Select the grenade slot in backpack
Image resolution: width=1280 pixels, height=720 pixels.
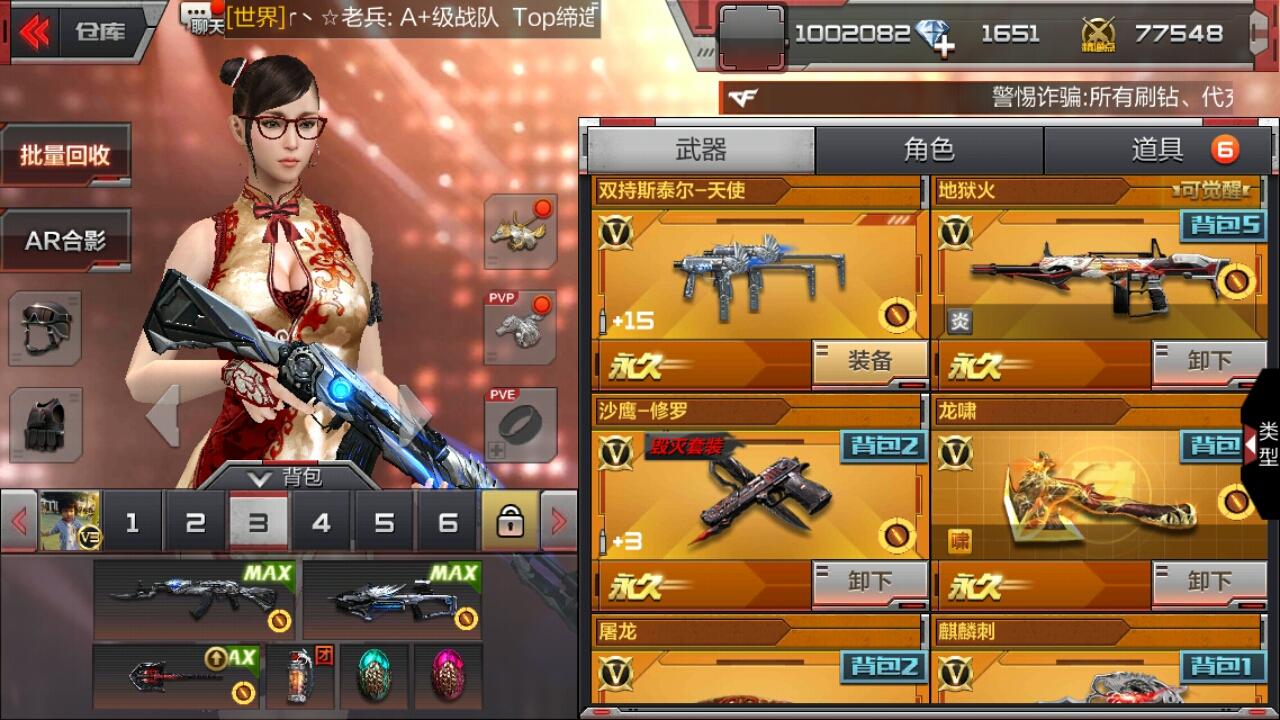(299, 676)
